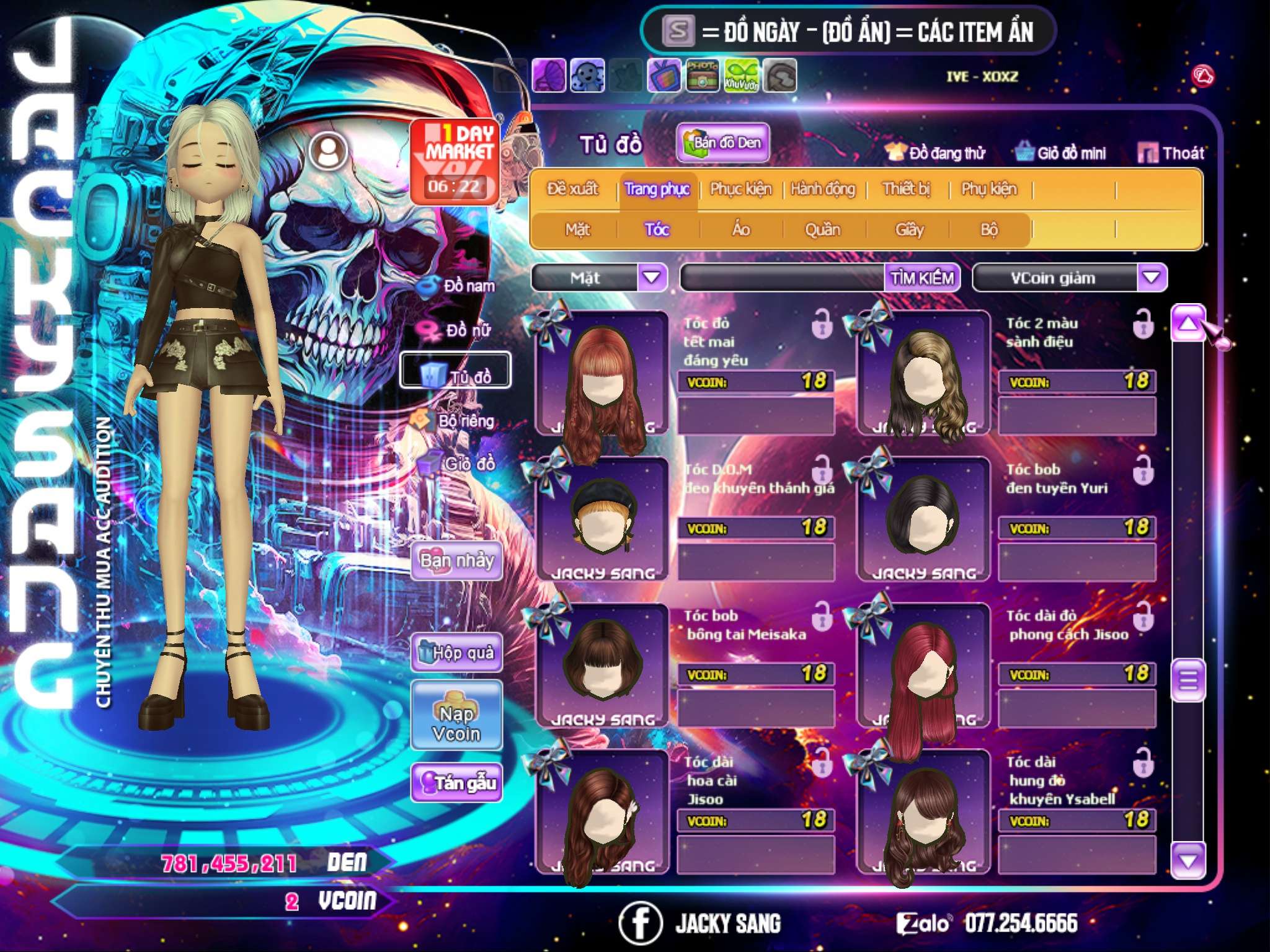The width and height of the screenshot is (1270, 952).
Task: Open the Bộ riêng menu entry
Action: 455,421
